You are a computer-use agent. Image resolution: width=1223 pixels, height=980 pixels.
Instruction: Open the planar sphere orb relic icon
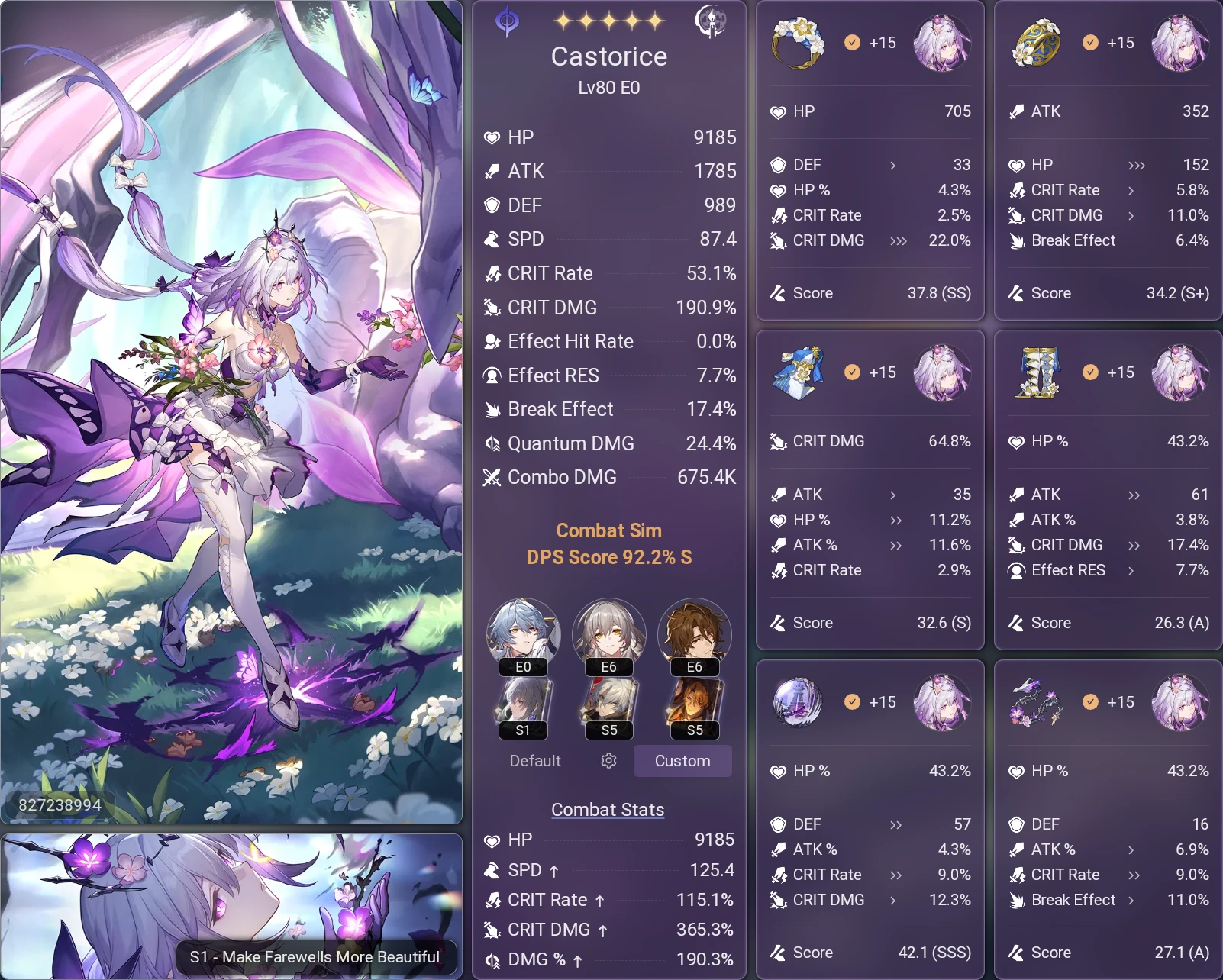[x=798, y=703]
